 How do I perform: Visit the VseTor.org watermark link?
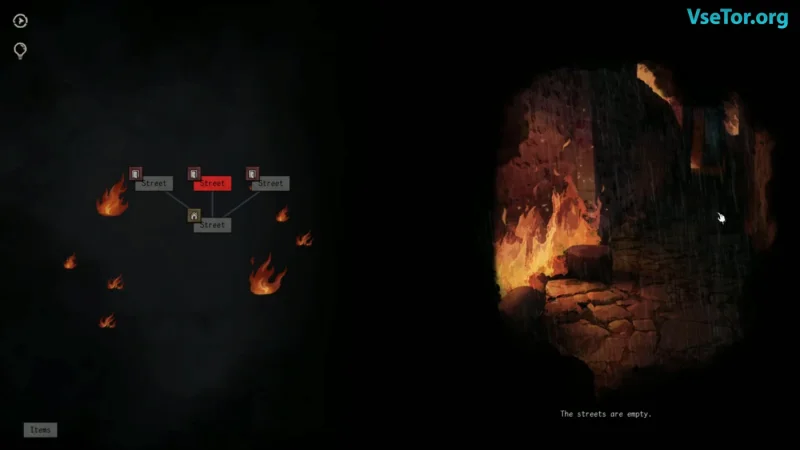pyautogui.click(x=737, y=17)
